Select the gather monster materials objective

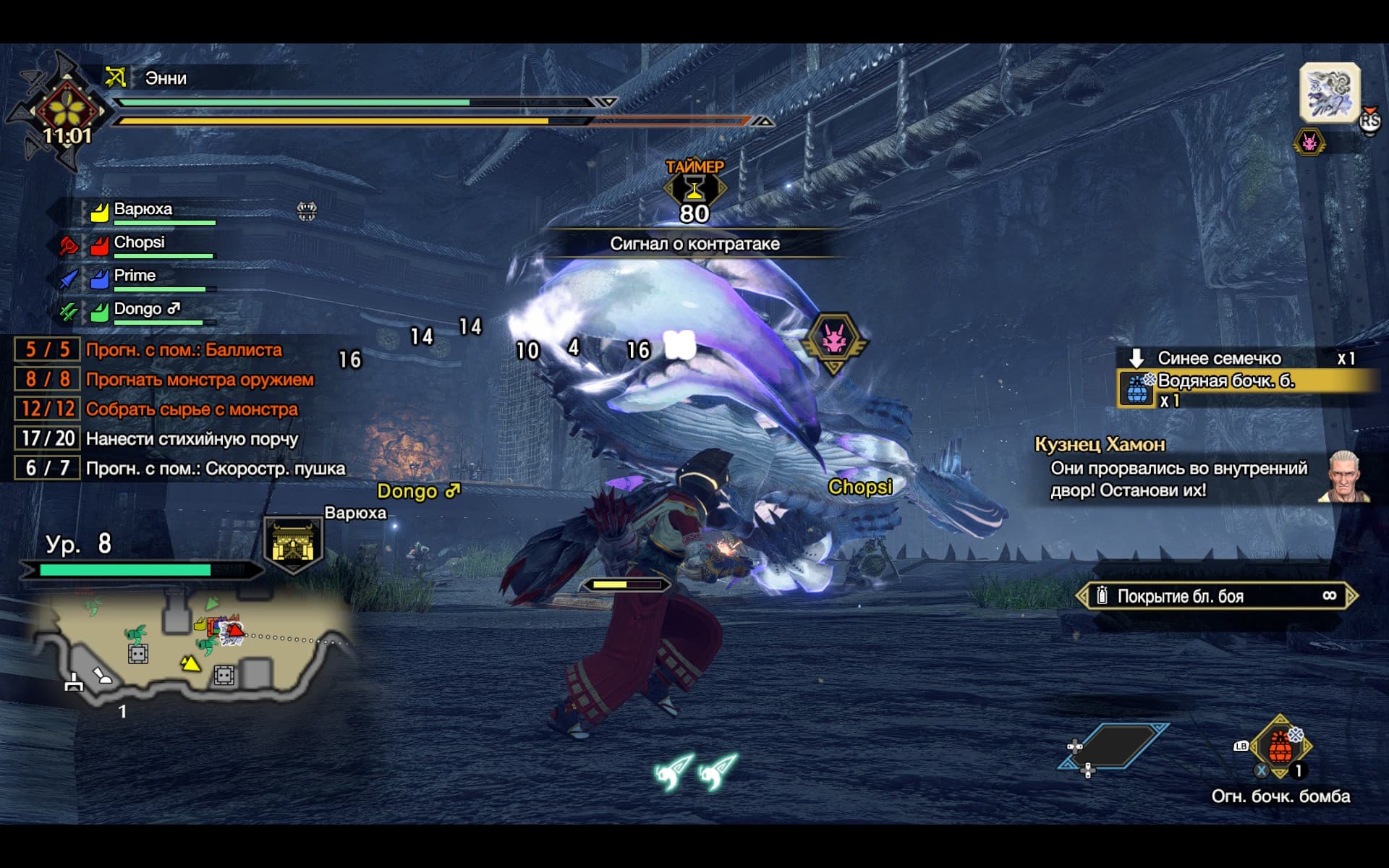click(192, 409)
